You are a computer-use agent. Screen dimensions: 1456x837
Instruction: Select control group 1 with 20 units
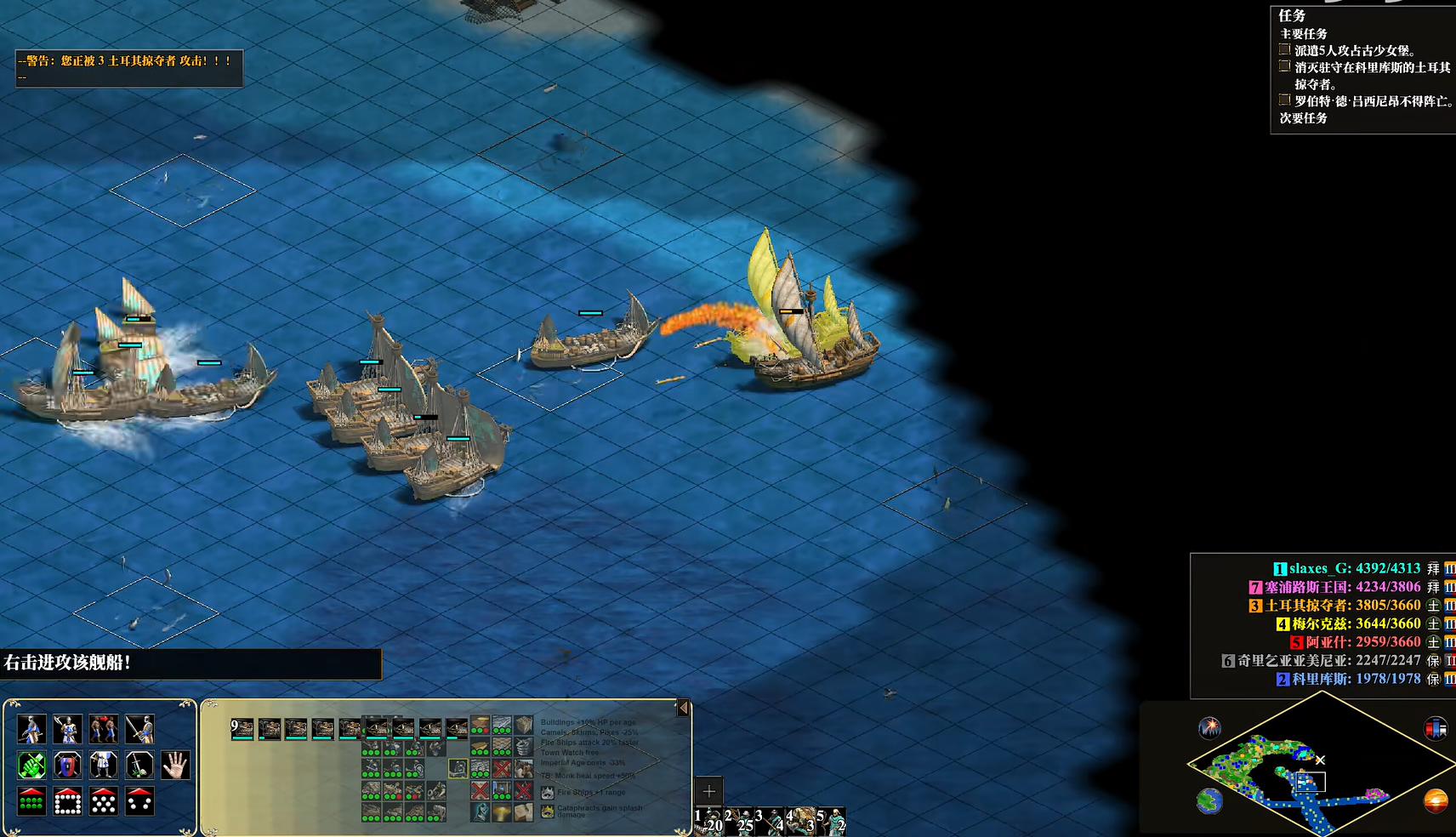pyautogui.click(x=708, y=822)
